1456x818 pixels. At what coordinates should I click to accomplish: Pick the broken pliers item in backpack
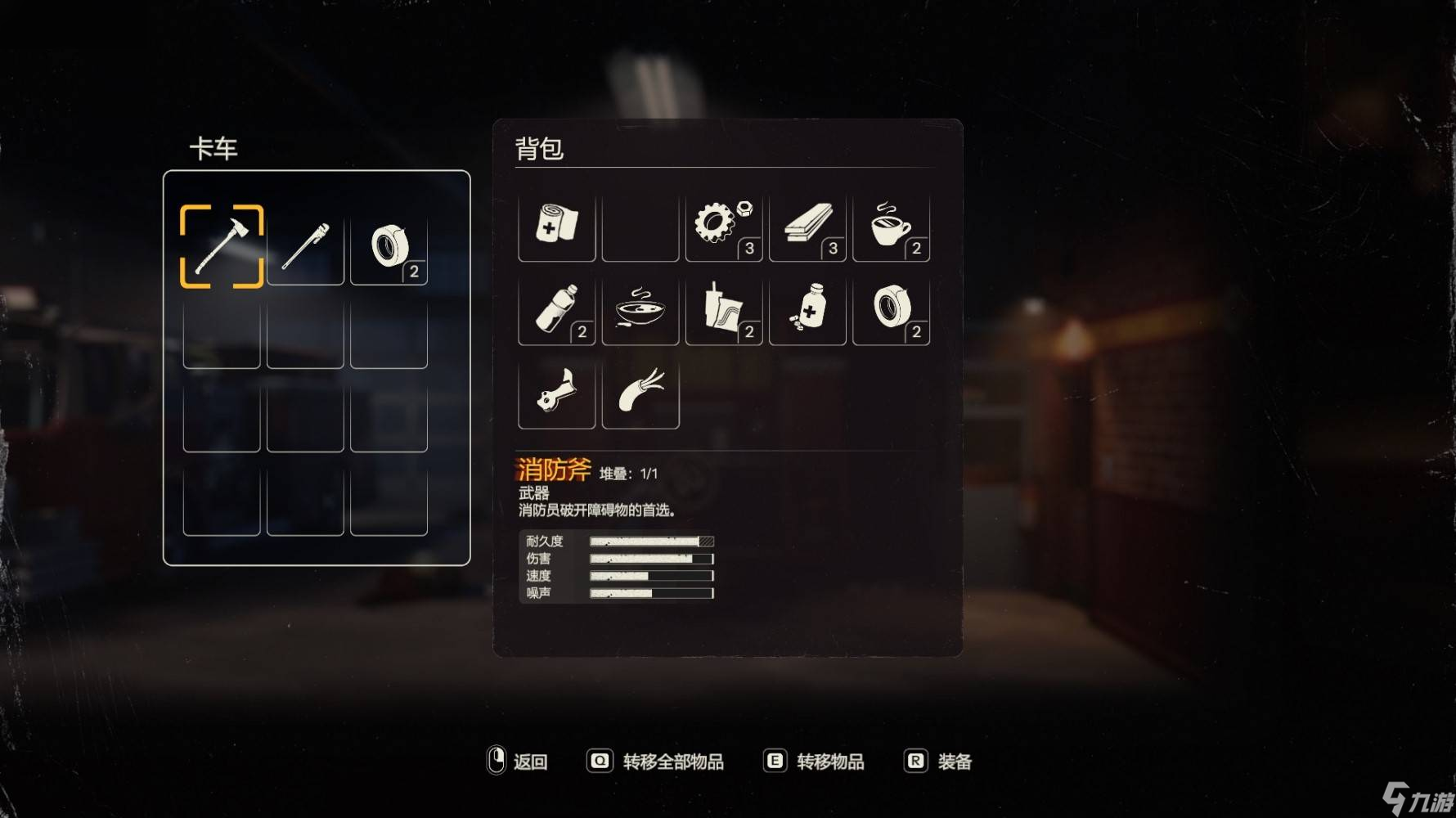point(557,393)
